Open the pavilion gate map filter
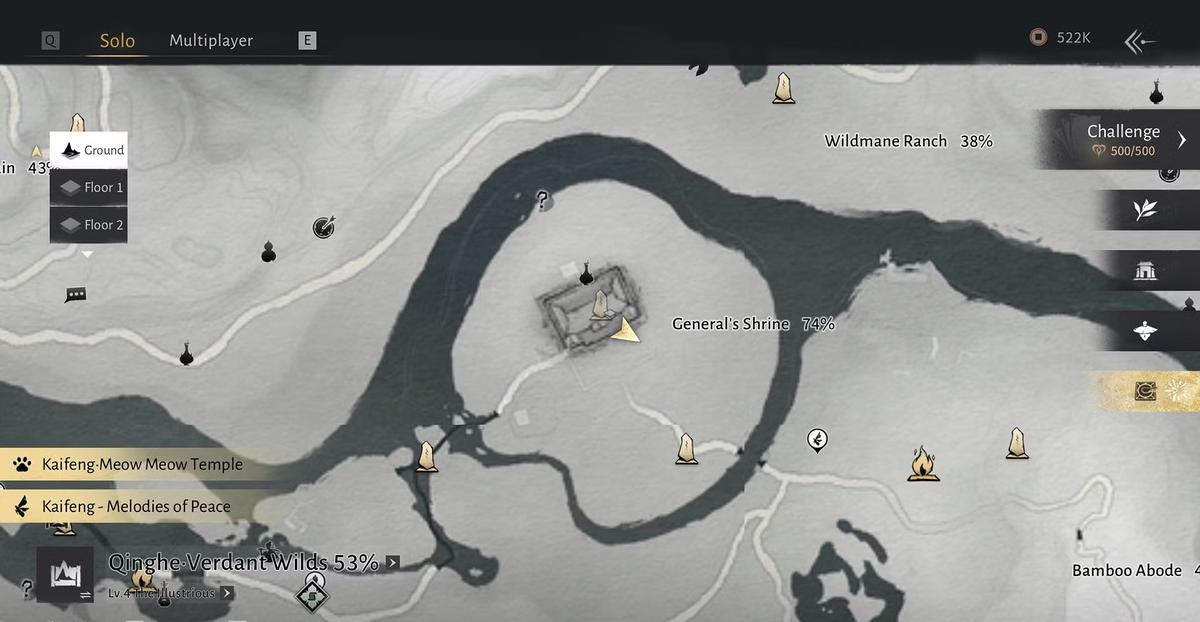This screenshot has width=1200, height=622. point(1145,270)
